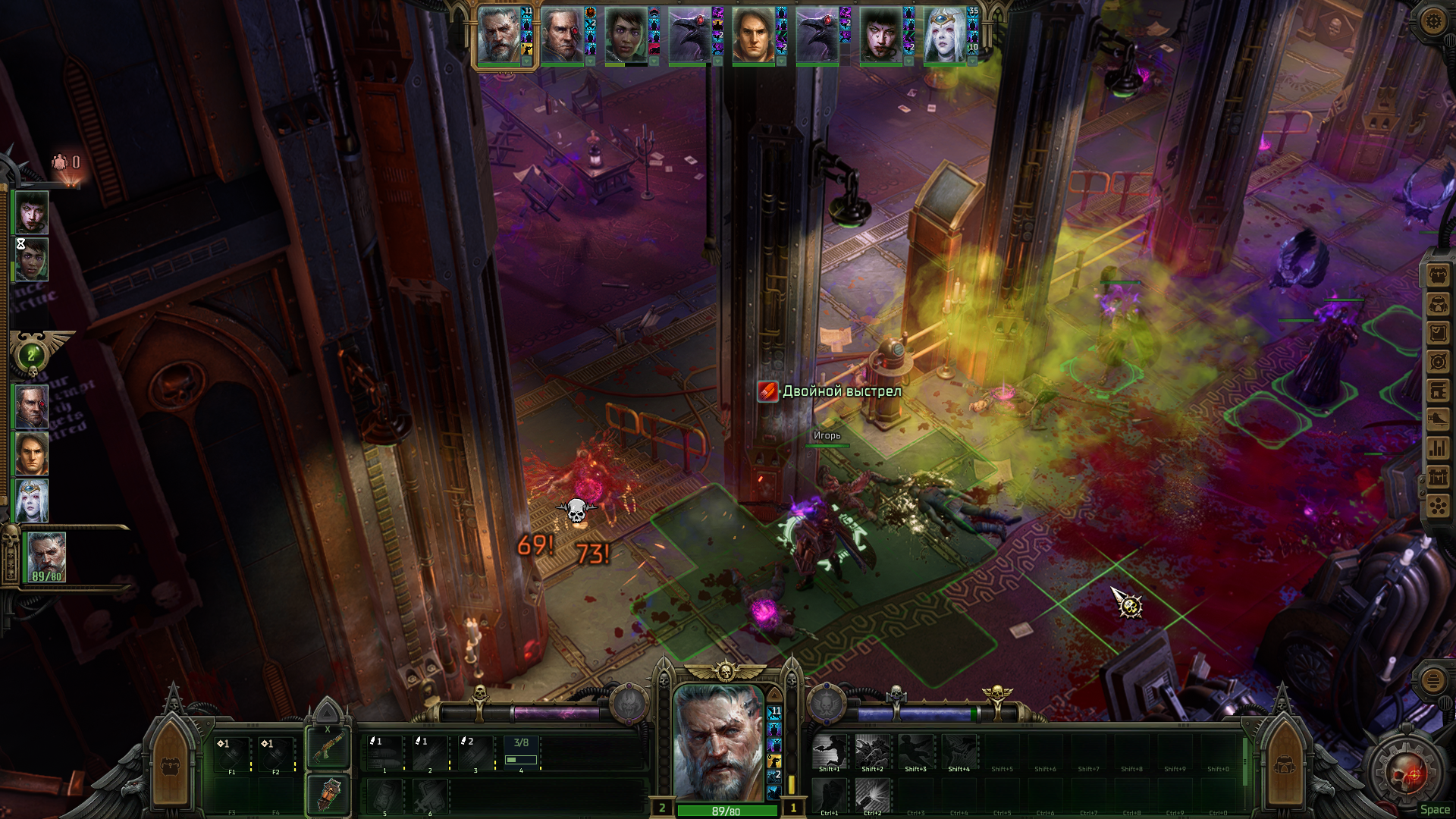
Task: Open character sheet via helmet sidebar icon
Action: click(x=1438, y=304)
